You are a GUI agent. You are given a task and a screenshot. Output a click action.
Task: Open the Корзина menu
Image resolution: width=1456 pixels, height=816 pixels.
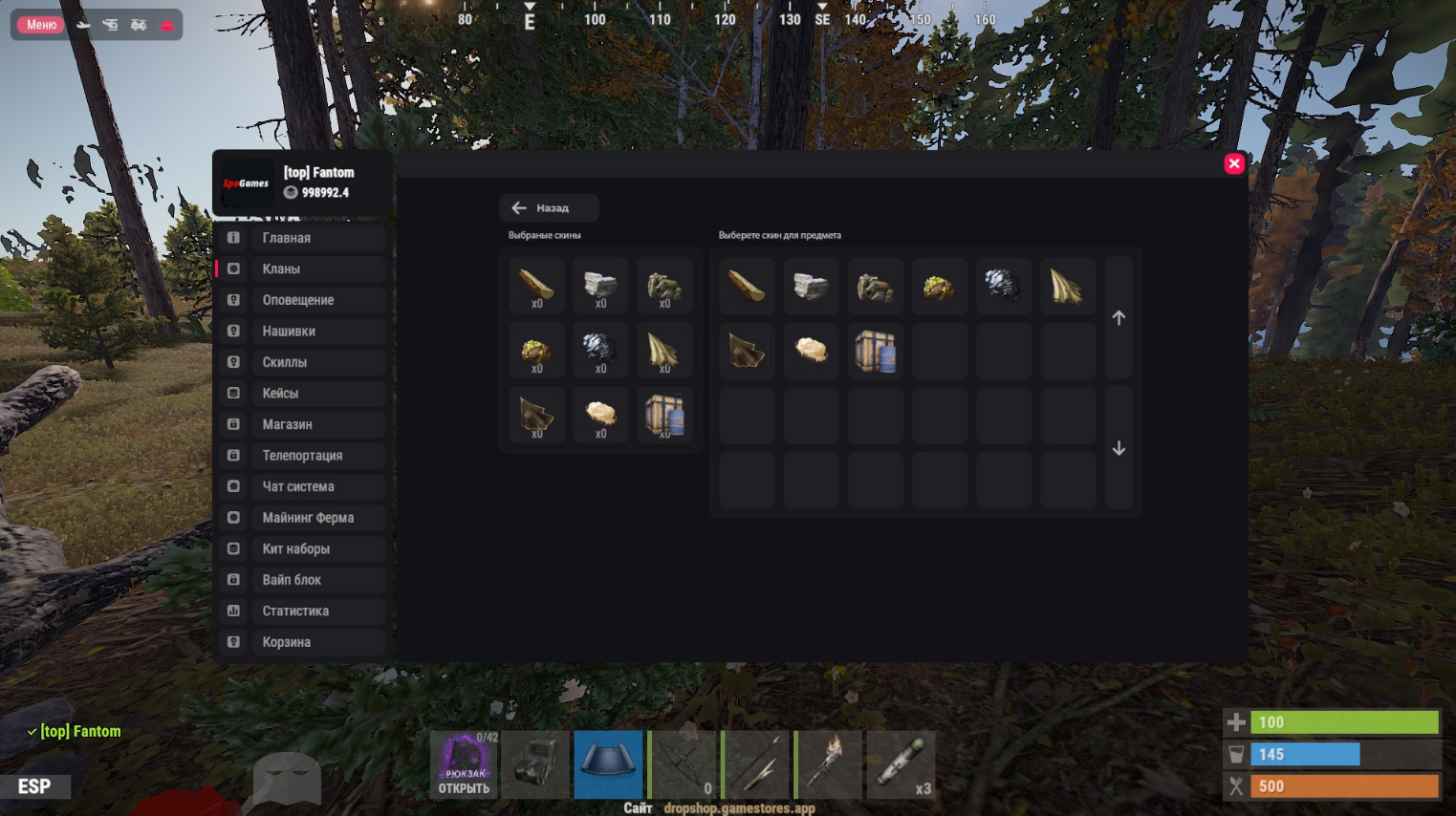click(x=301, y=642)
